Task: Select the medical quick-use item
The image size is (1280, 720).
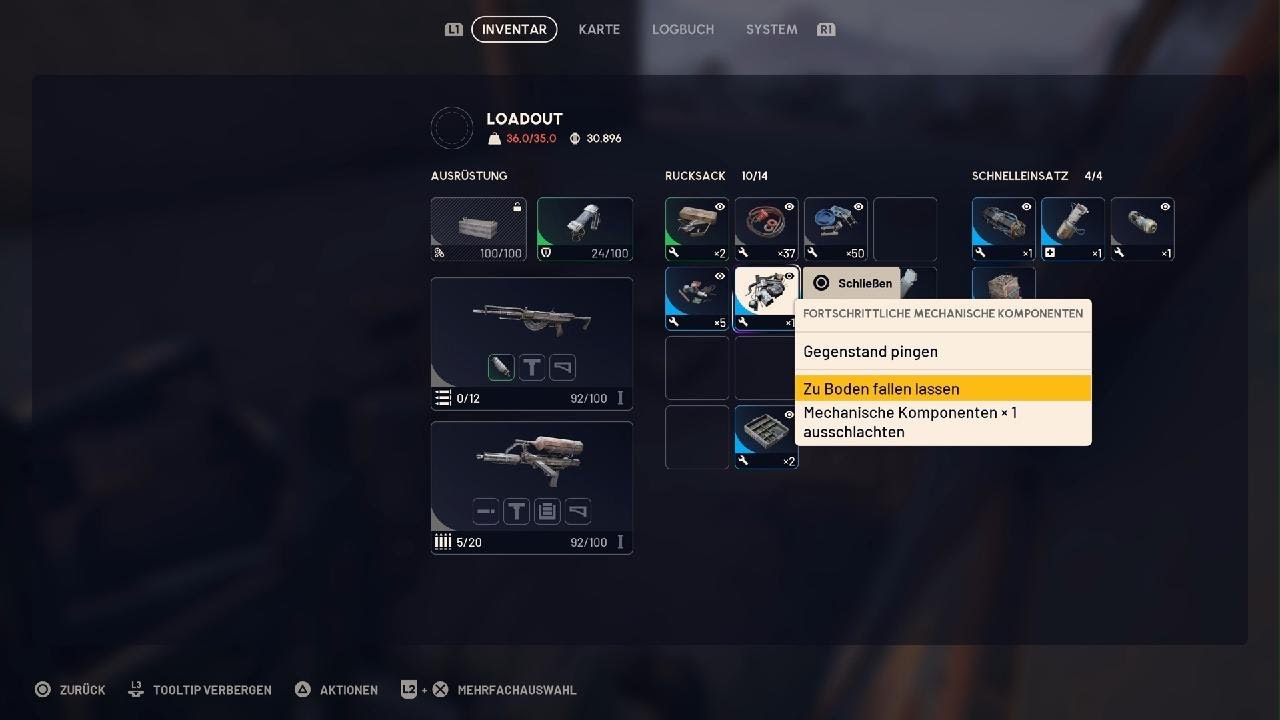Action: point(1073,229)
